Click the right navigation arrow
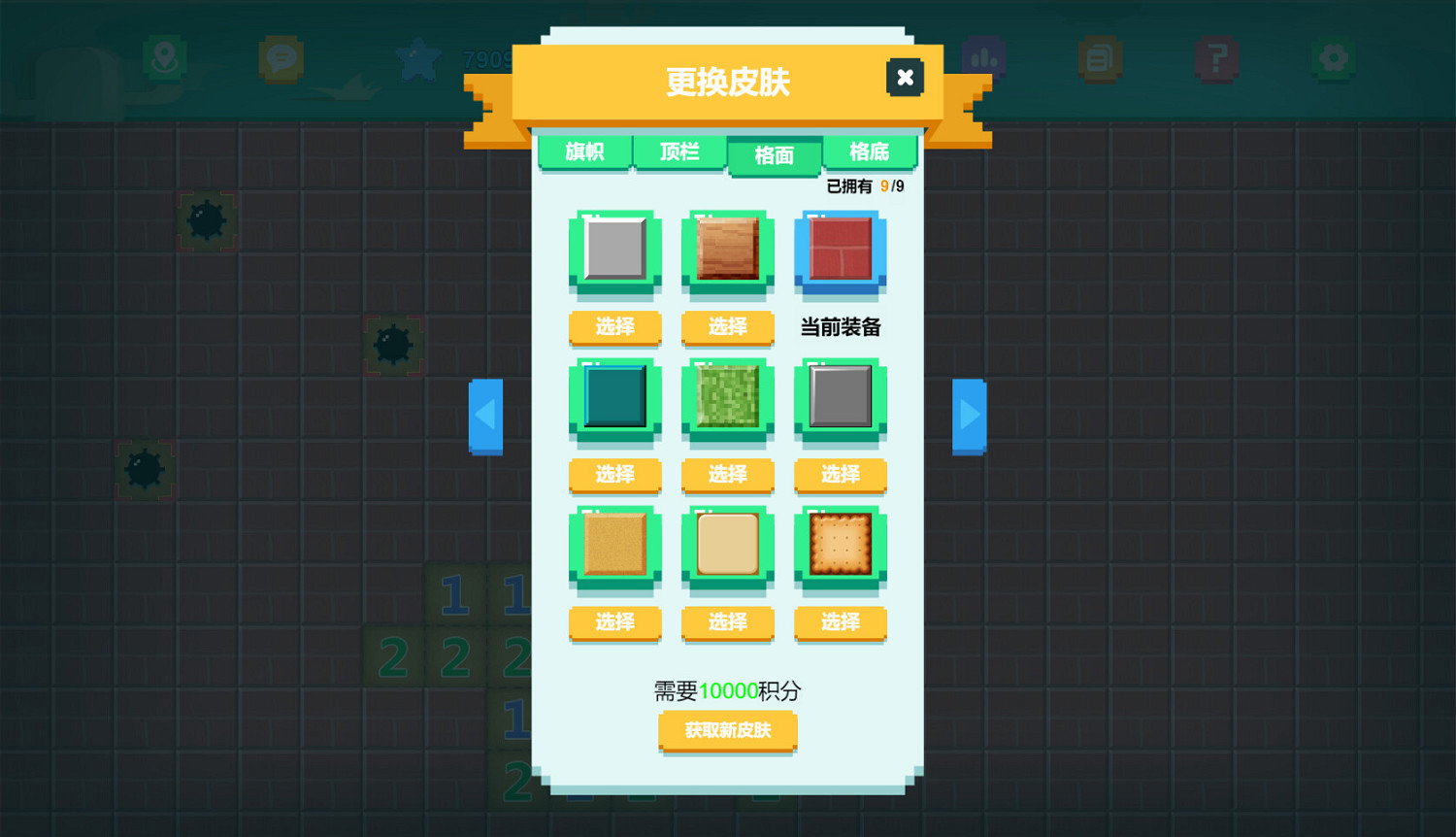Image resolution: width=1456 pixels, height=837 pixels. click(969, 416)
